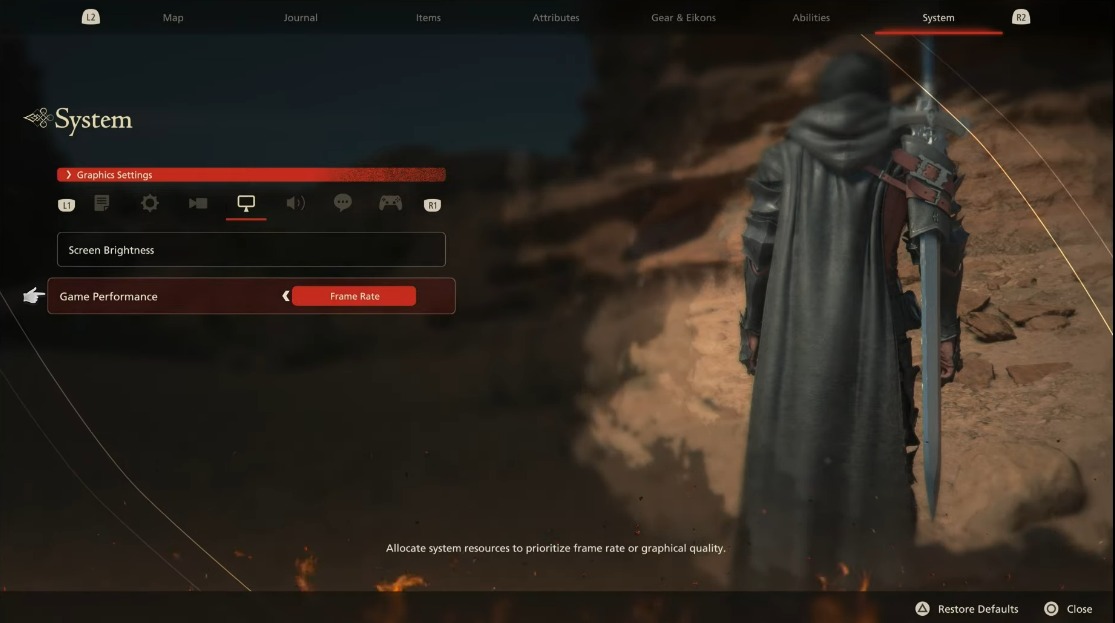This screenshot has width=1115, height=623.
Task: Switch to the Abilities tab
Action: click(x=811, y=18)
